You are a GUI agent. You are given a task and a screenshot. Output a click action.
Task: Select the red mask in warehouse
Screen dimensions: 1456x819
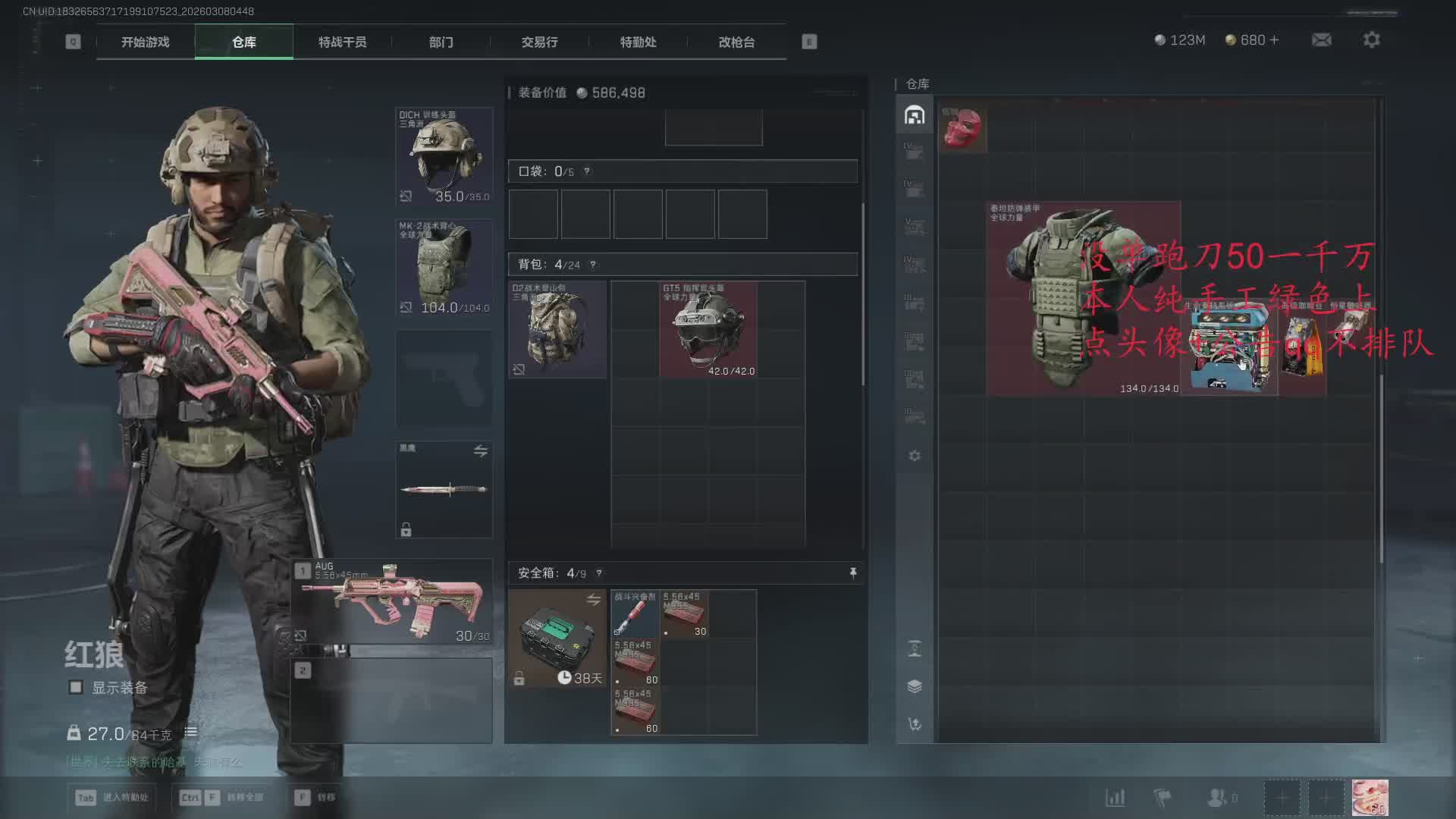962,128
